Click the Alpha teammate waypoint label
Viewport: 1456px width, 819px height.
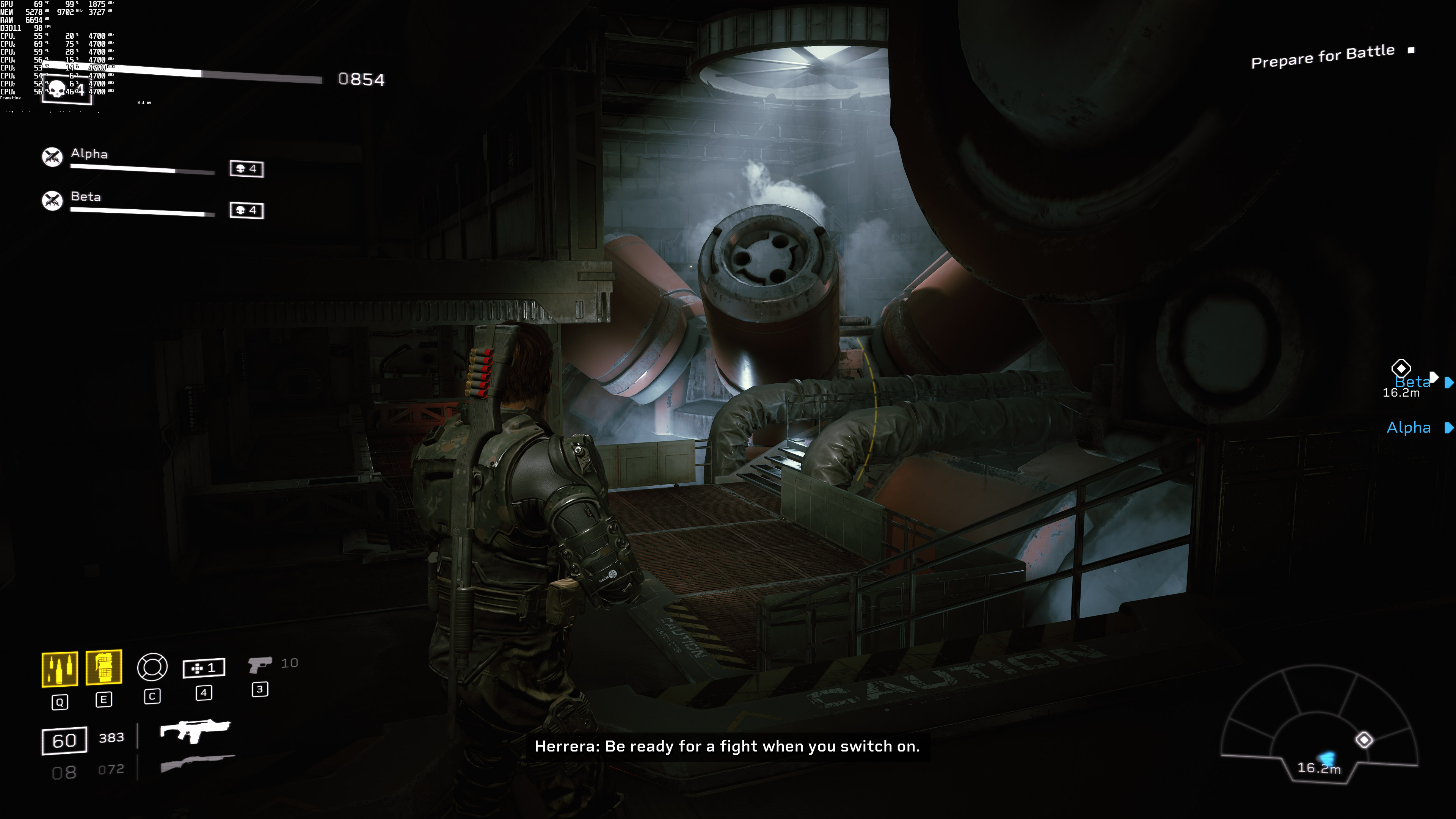tap(1409, 428)
